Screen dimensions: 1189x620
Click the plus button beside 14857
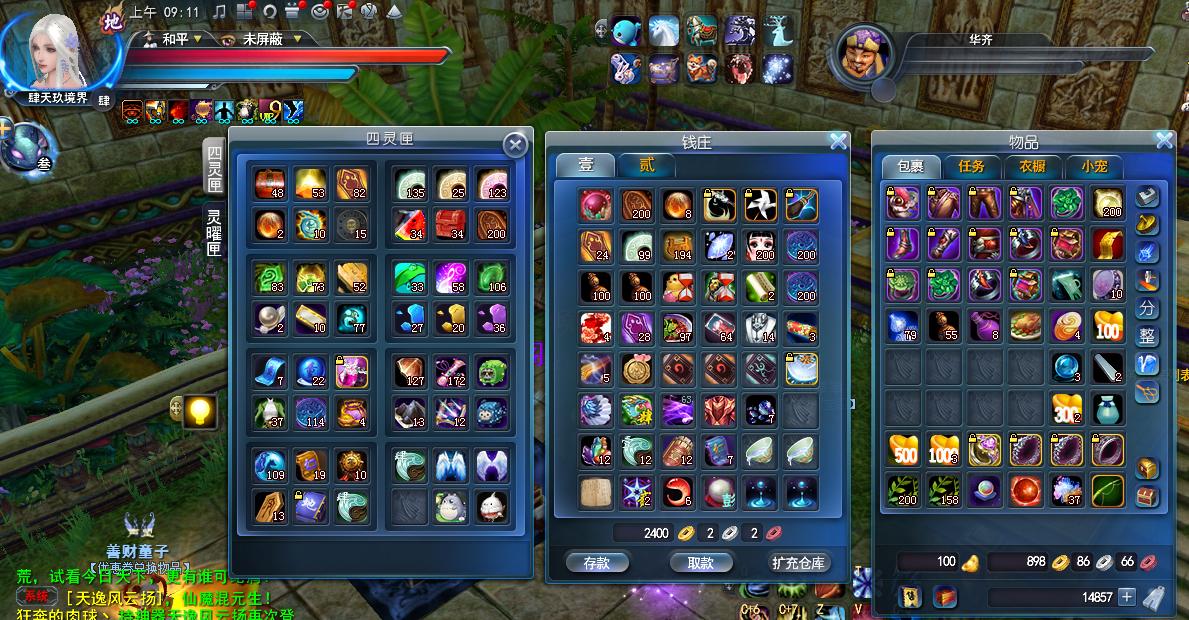(1127, 597)
